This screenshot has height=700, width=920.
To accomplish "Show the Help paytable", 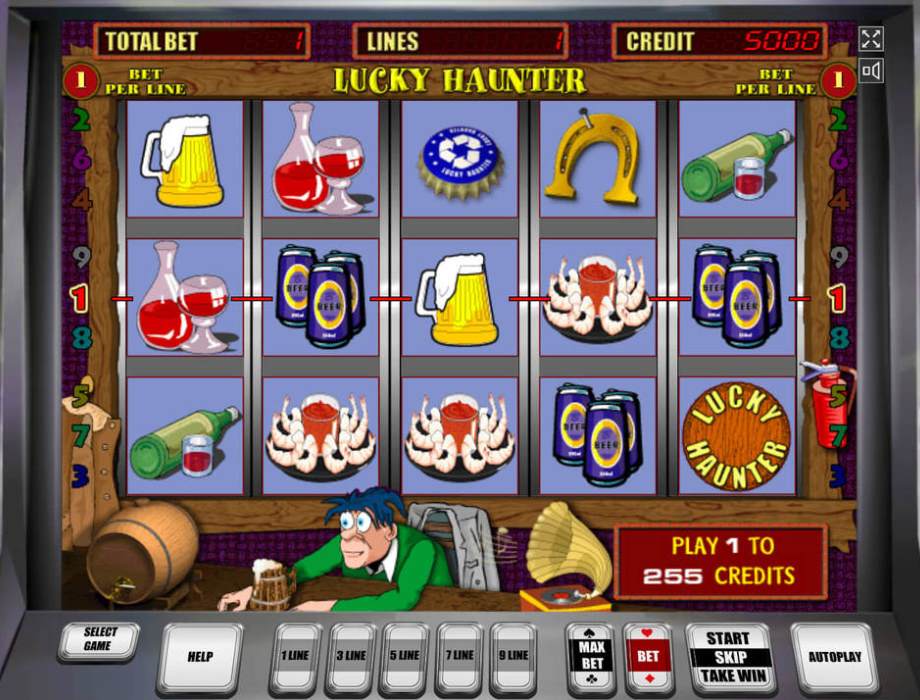I will pos(200,657).
